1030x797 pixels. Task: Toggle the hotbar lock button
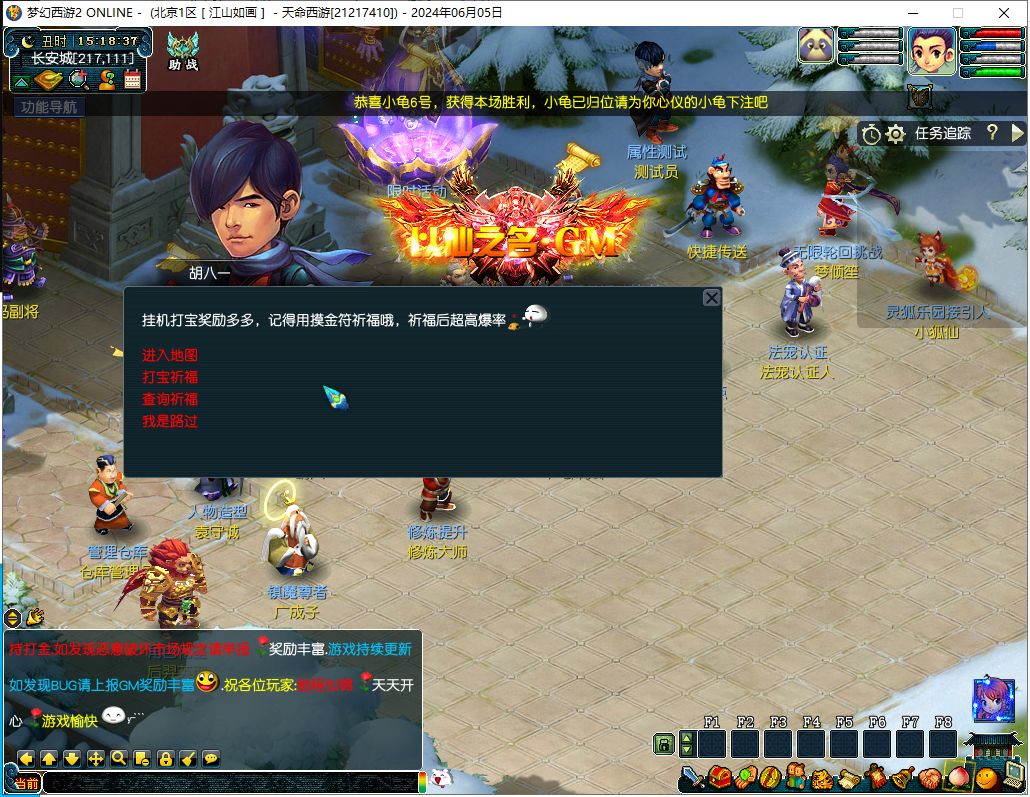pos(663,743)
